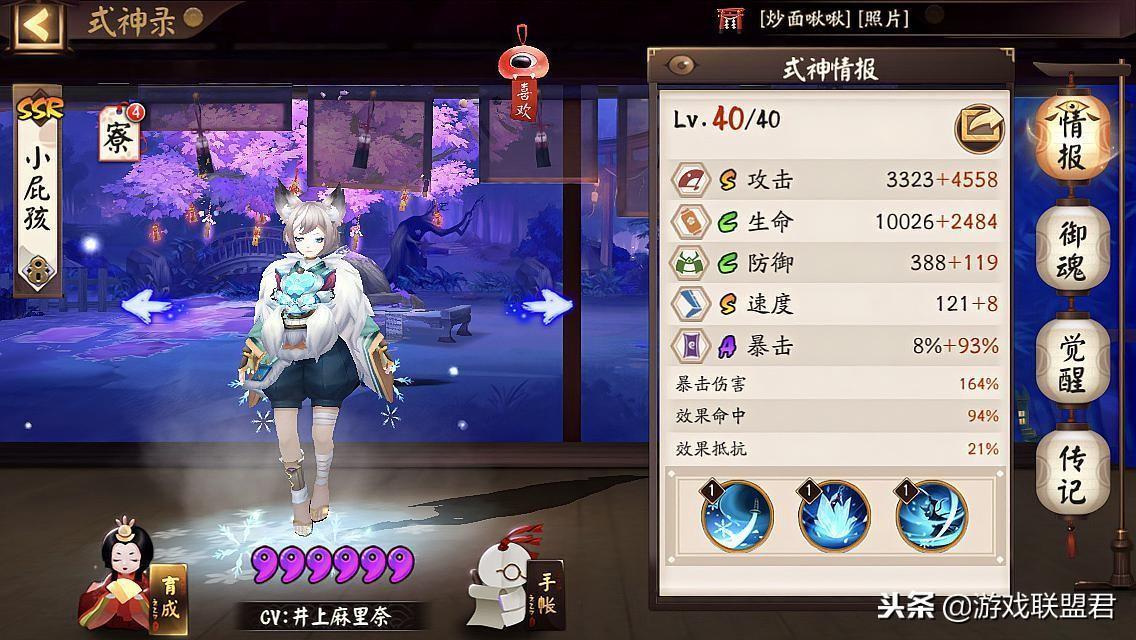Open the 御魂 lantern tab
Viewport: 1136px width, 640px height.
1072,250
